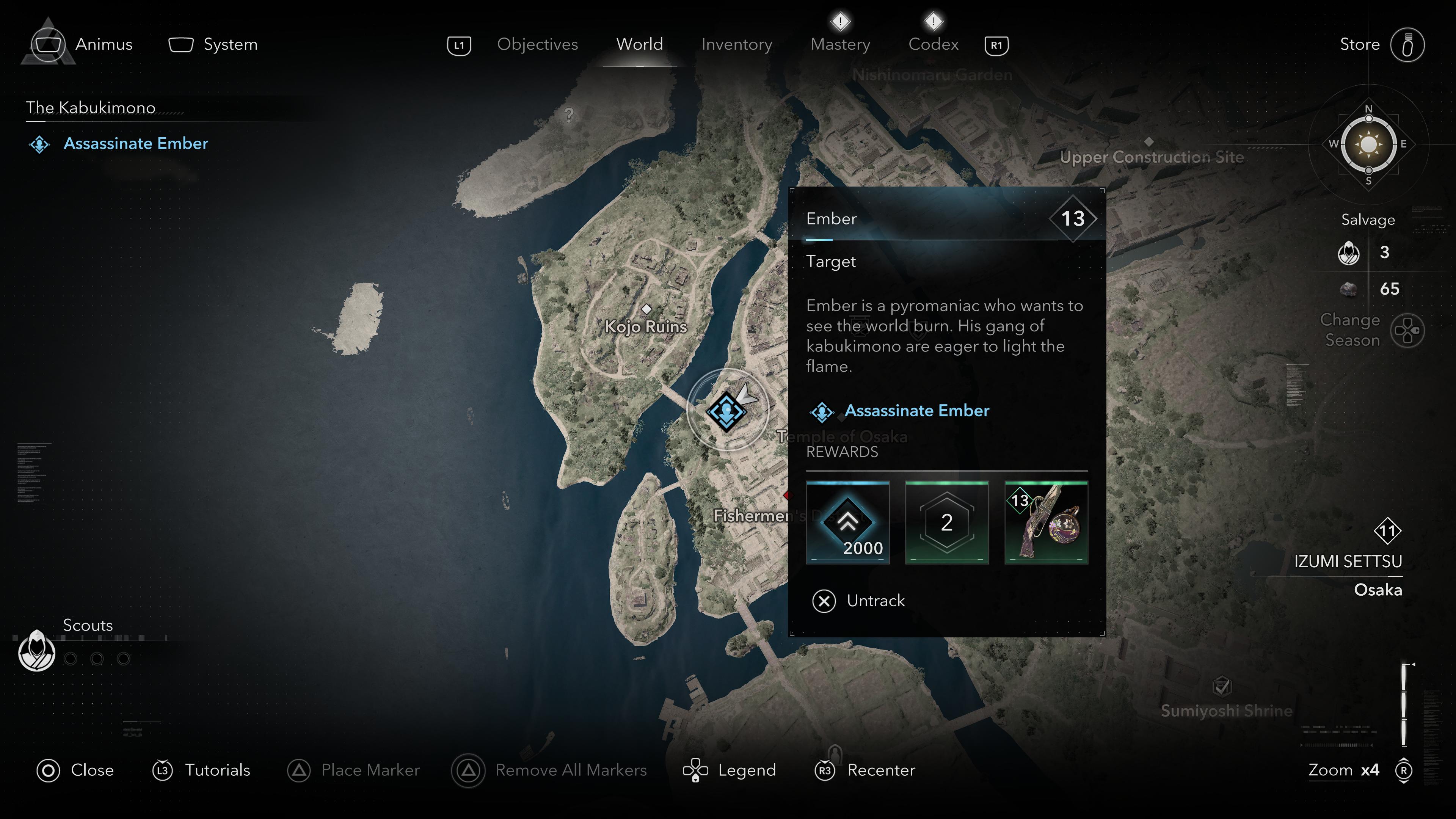Open the Inventory tab
Viewport: 1456px width, 819px height.
coord(736,44)
